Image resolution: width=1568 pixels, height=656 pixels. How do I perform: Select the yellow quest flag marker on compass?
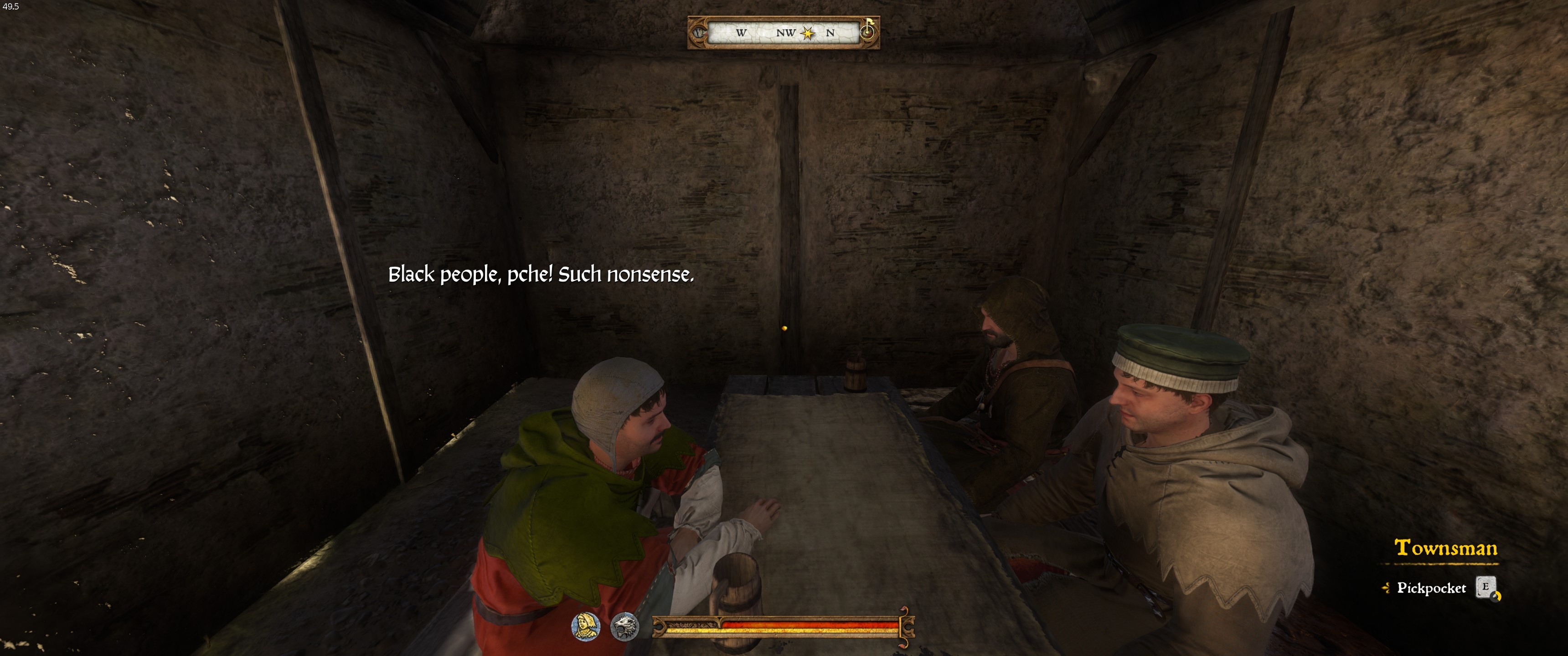click(869, 27)
